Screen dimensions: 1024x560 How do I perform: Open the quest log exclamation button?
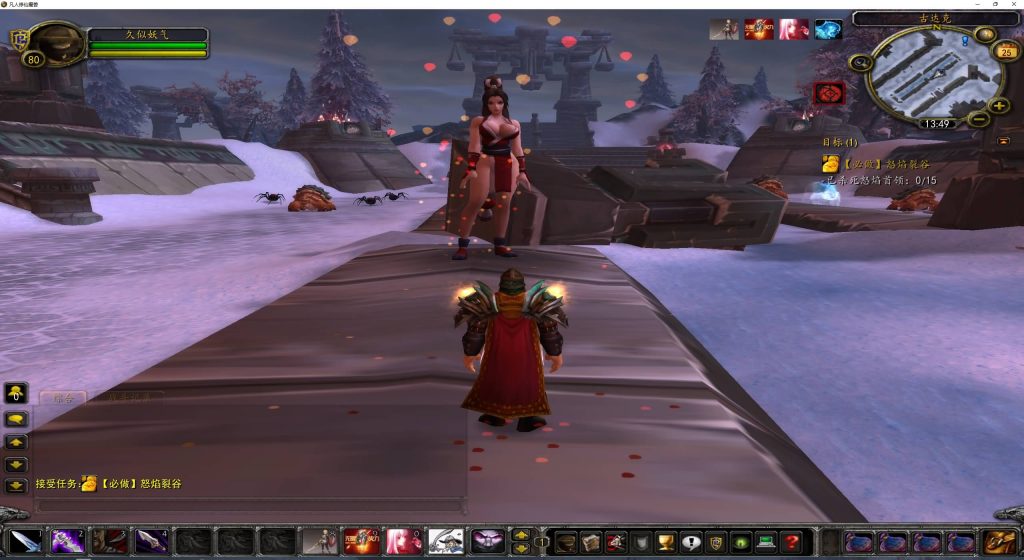690,542
